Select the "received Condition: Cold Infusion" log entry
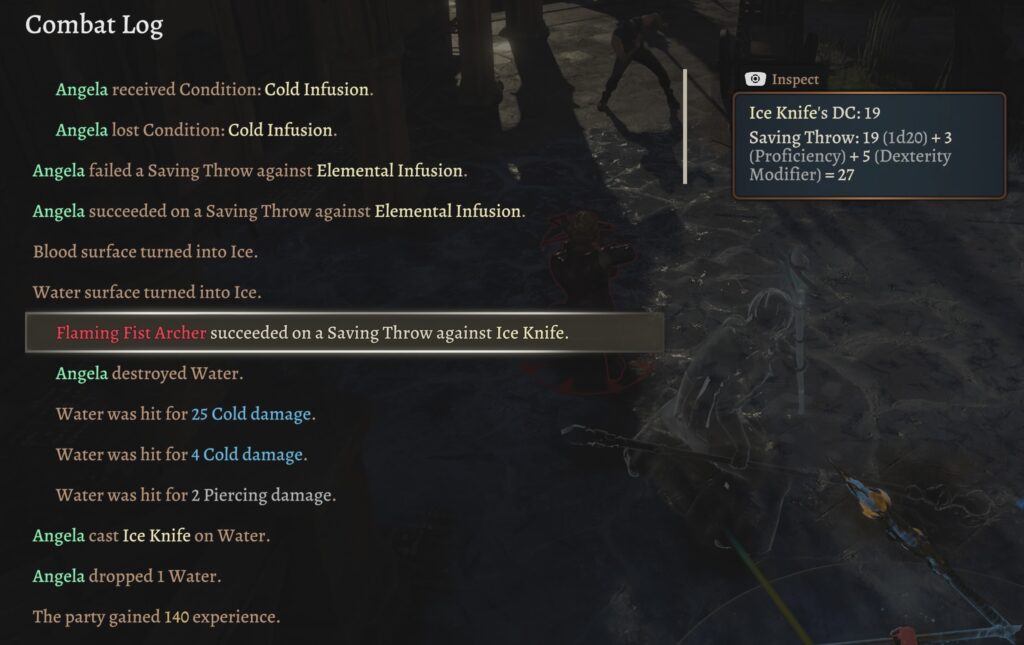 click(214, 90)
